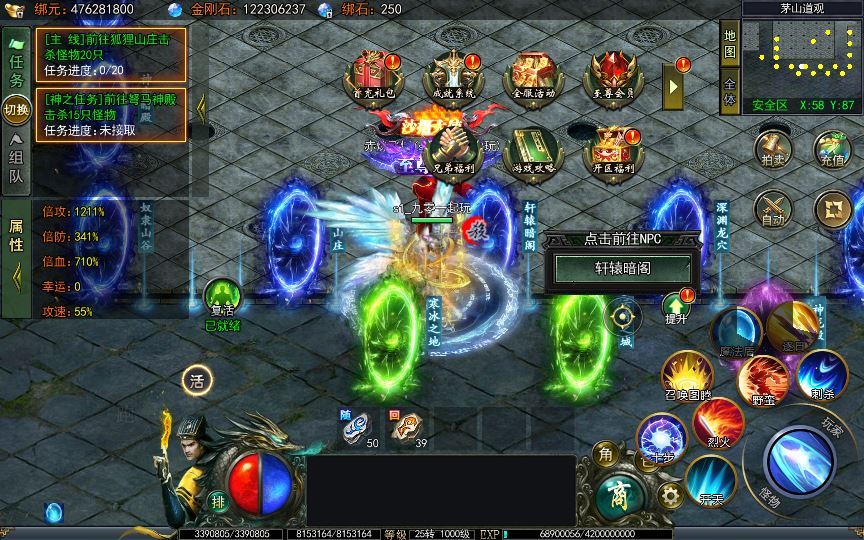This screenshot has width=864, height=540.
Task: Open the 拍卖 auction house
Action: (x=773, y=146)
